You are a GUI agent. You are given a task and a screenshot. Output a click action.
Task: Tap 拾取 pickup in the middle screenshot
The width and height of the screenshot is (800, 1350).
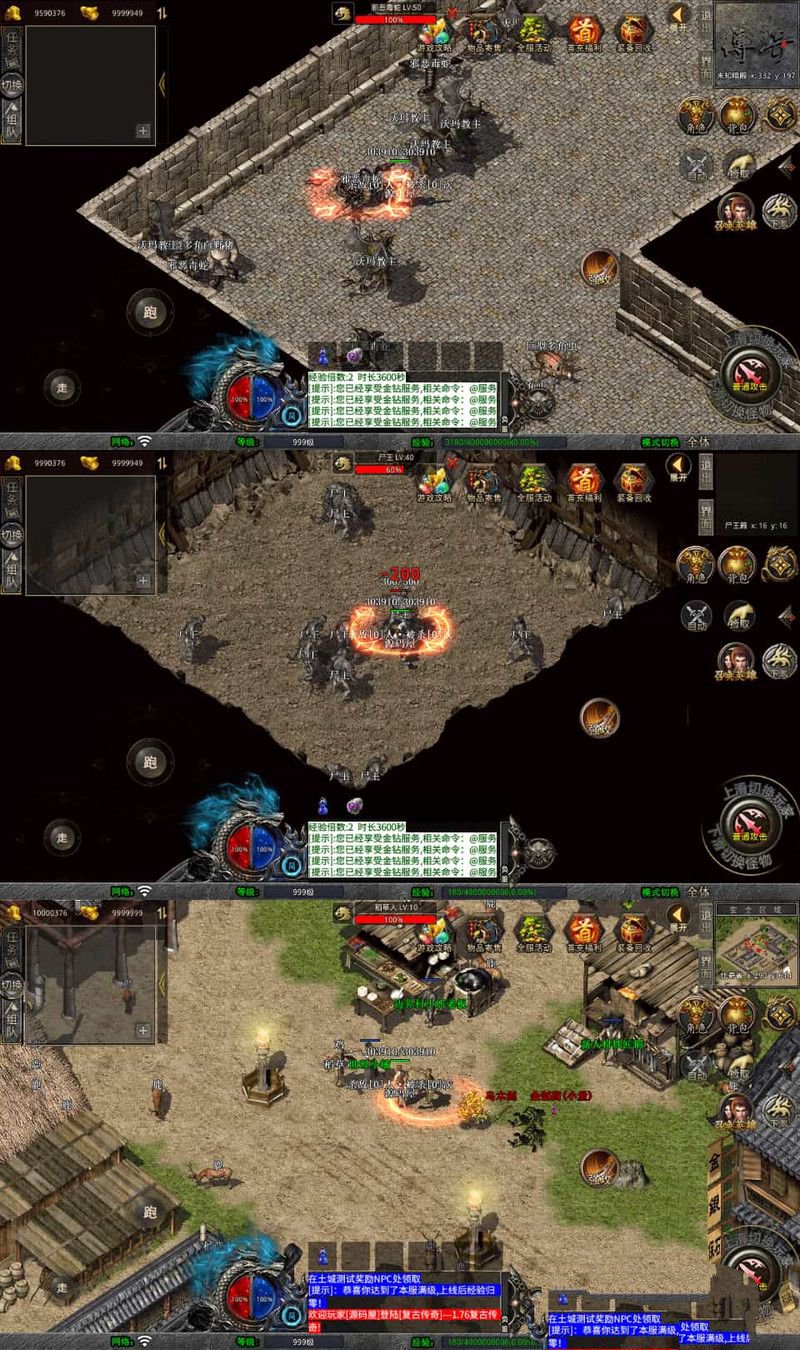739,615
